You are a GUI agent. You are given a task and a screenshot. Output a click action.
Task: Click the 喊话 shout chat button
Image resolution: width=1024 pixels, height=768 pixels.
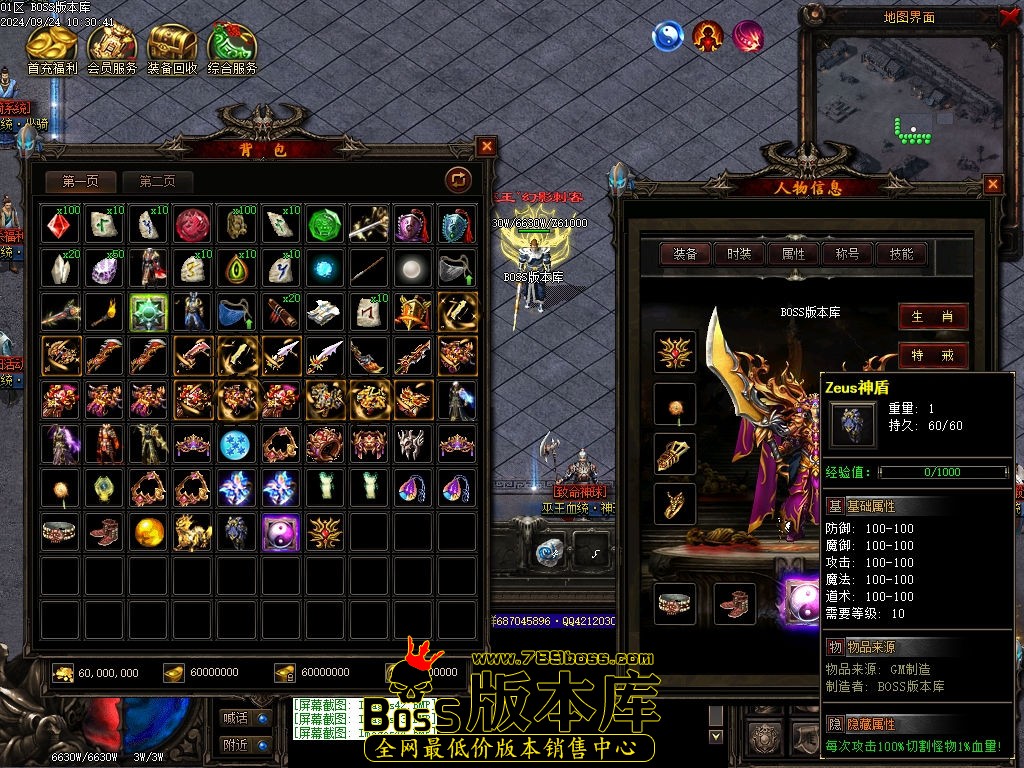[x=245, y=717]
